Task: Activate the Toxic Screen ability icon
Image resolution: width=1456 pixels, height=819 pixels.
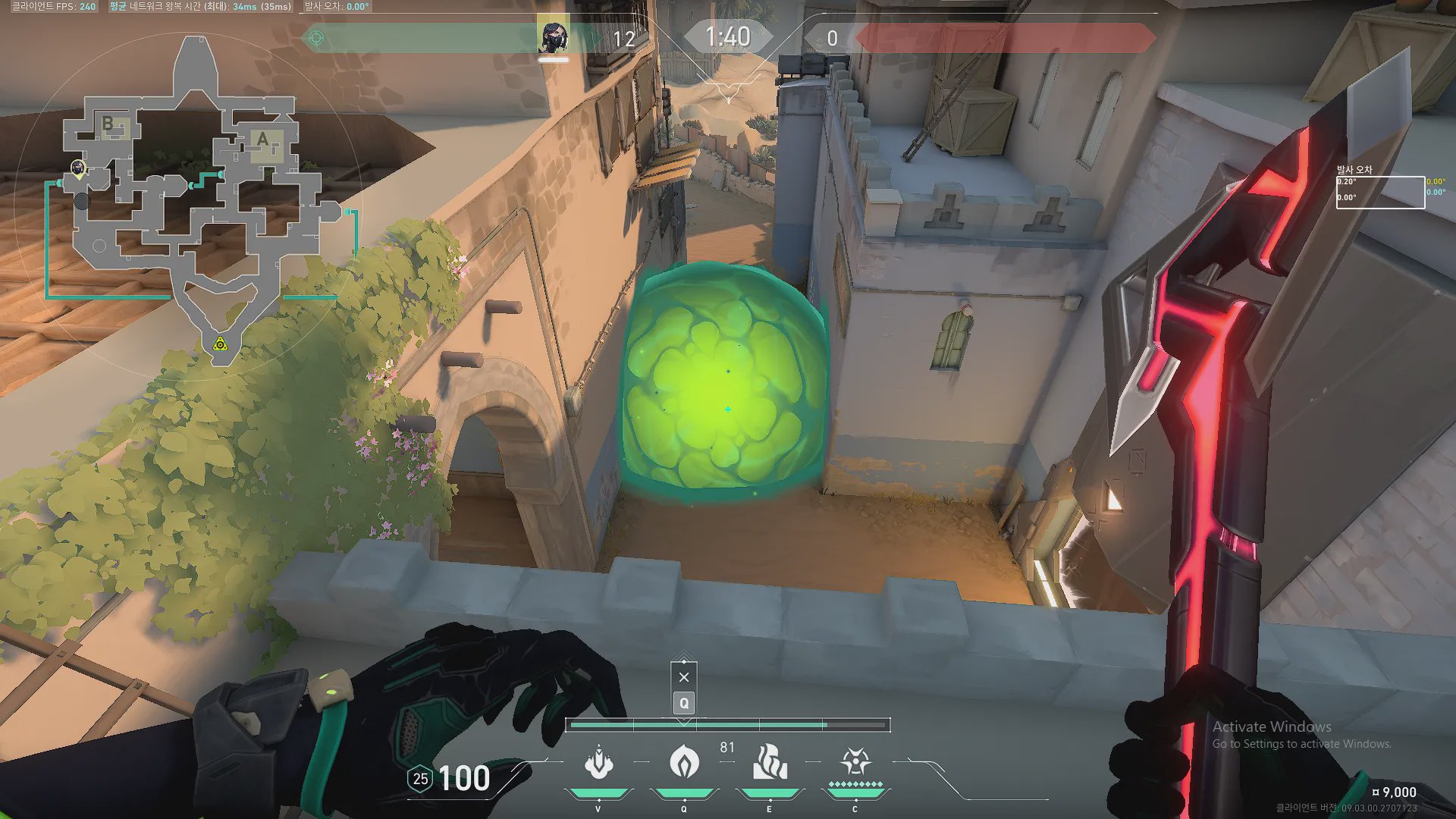Action: pos(770,763)
